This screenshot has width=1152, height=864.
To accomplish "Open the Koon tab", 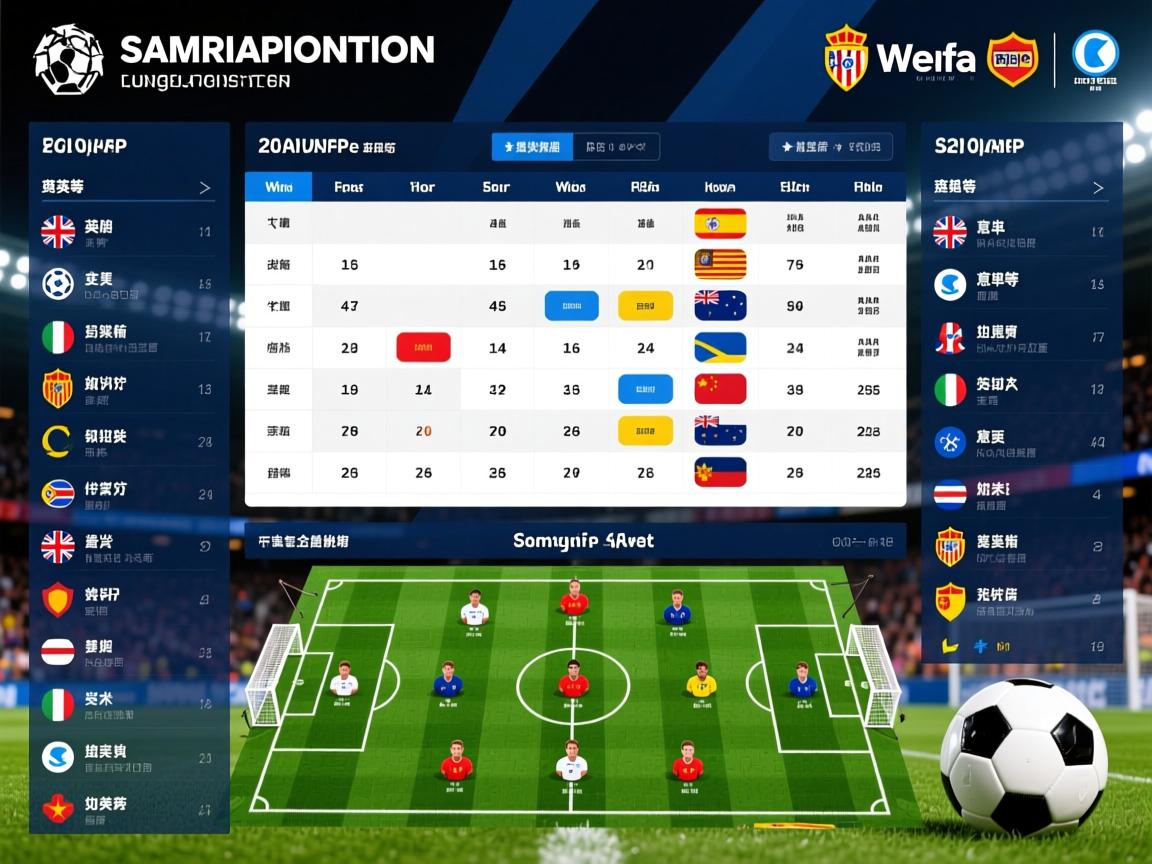I will (x=720, y=187).
